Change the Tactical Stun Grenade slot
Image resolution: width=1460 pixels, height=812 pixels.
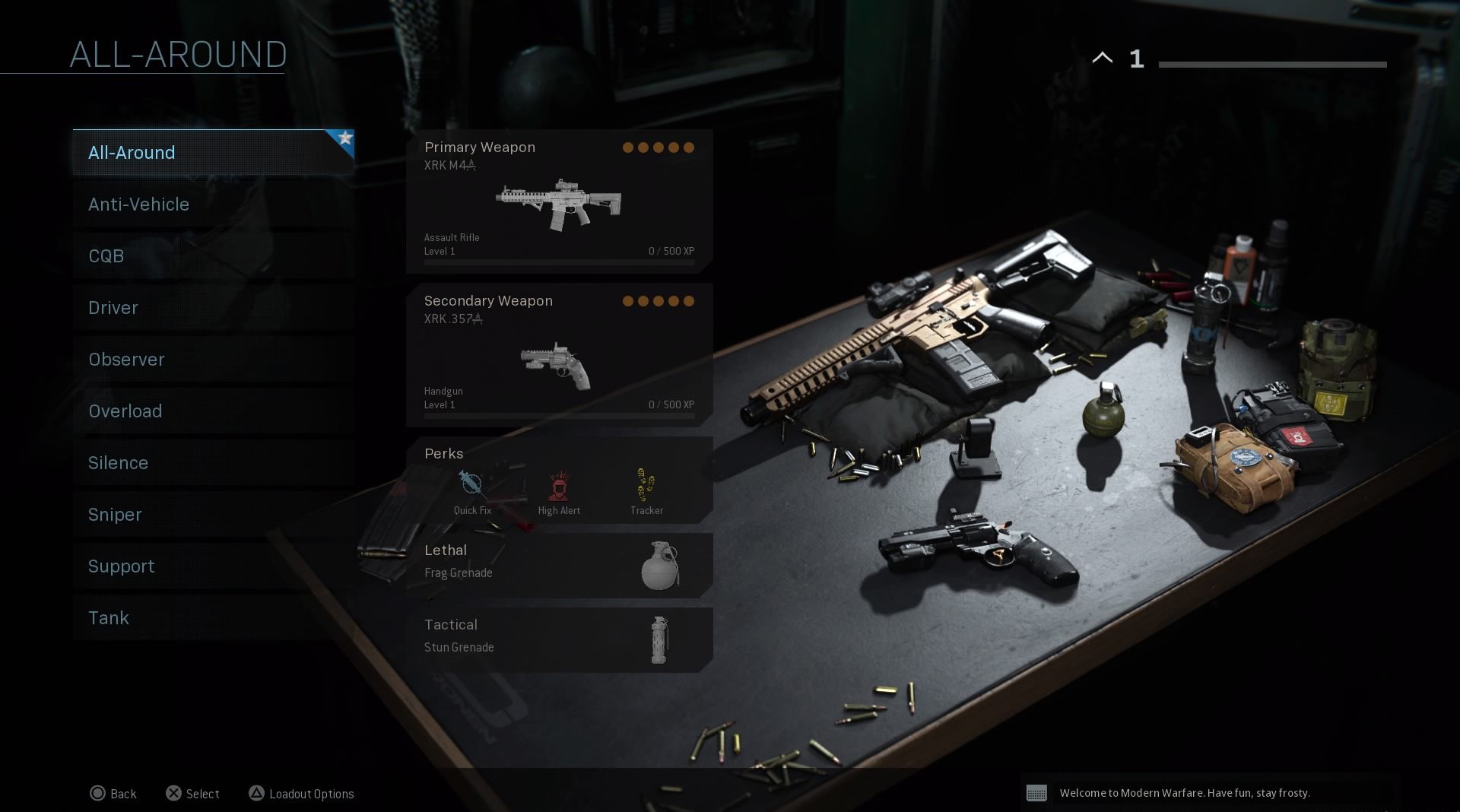click(x=559, y=639)
